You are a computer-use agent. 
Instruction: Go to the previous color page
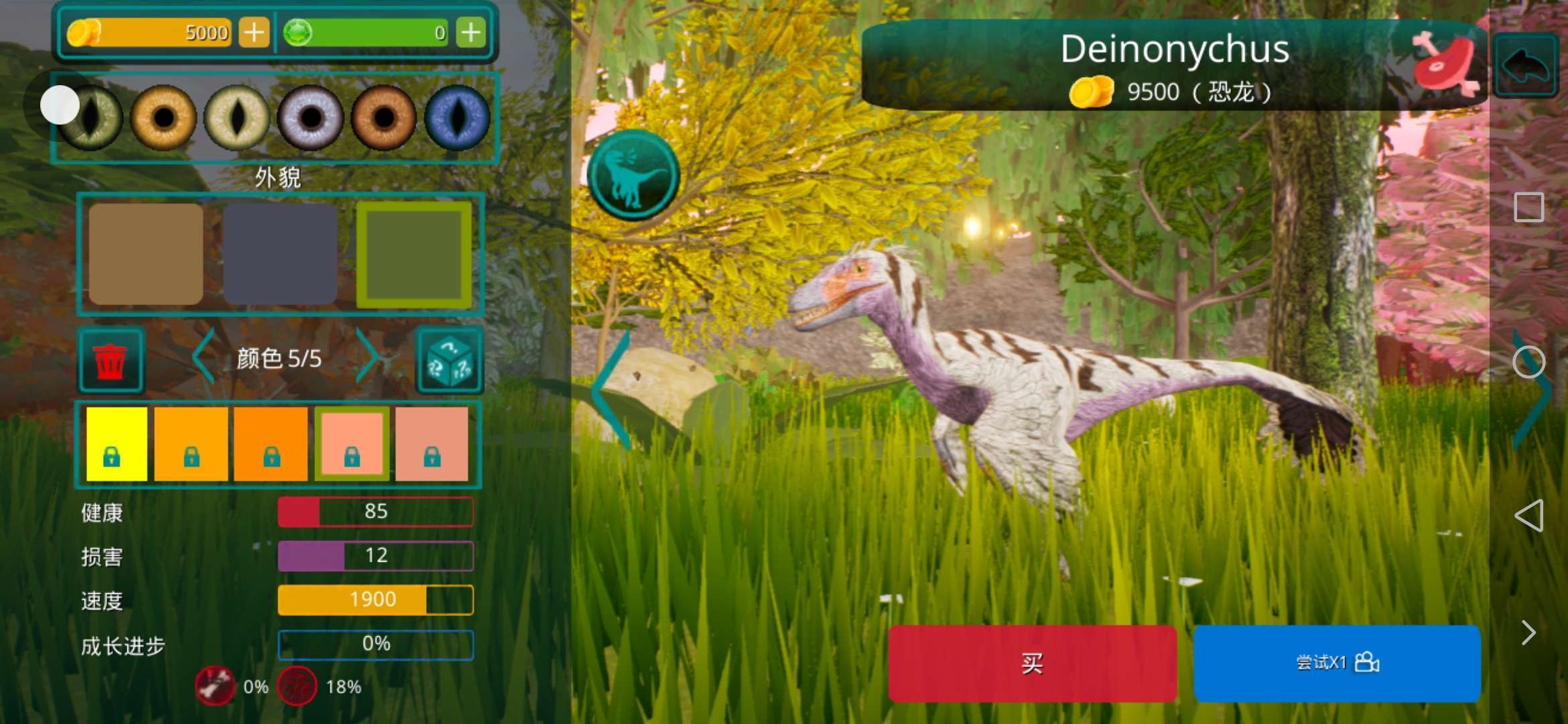point(203,357)
